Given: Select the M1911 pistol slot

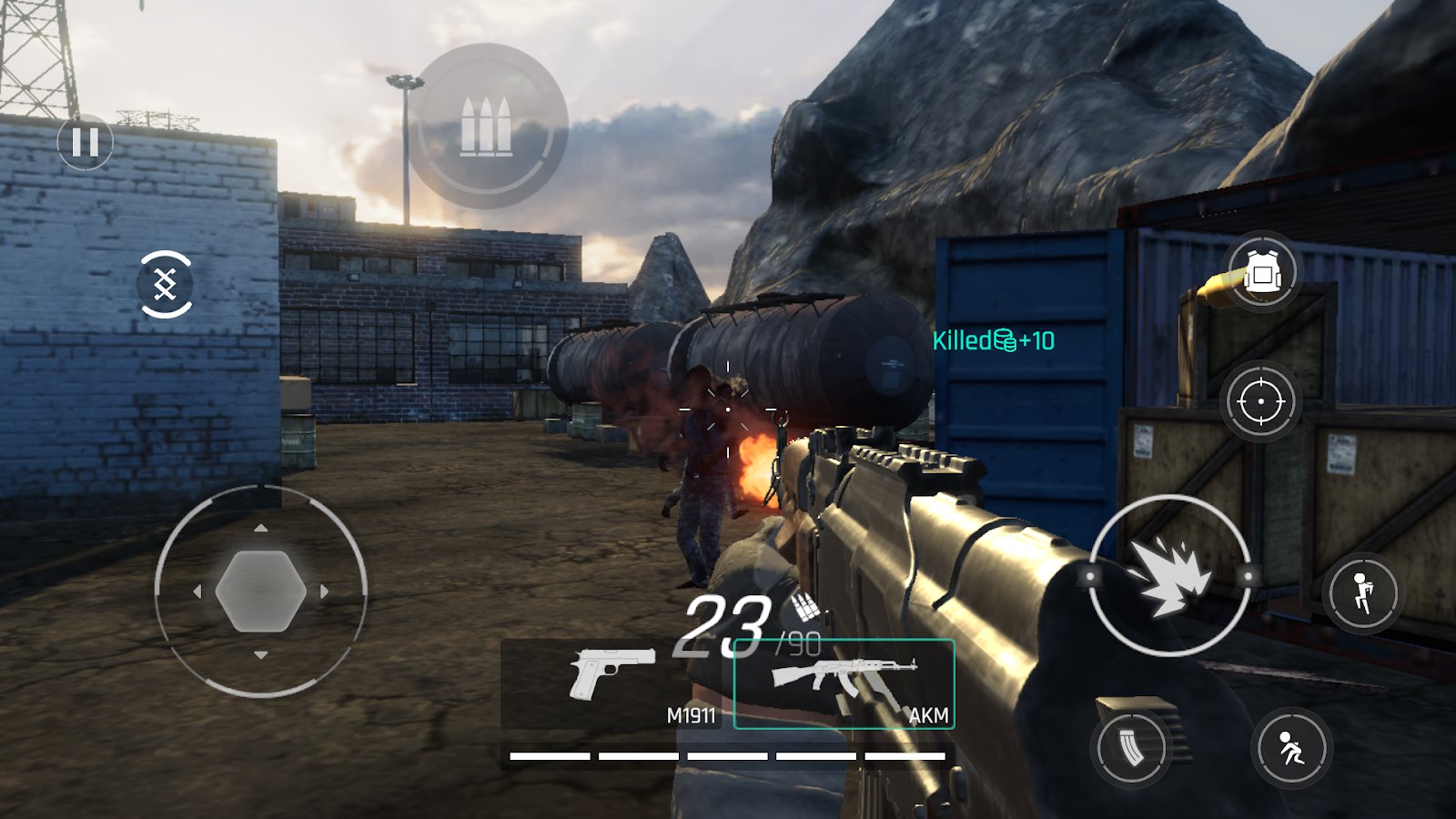Looking at the screenshot, I should 611,684.
